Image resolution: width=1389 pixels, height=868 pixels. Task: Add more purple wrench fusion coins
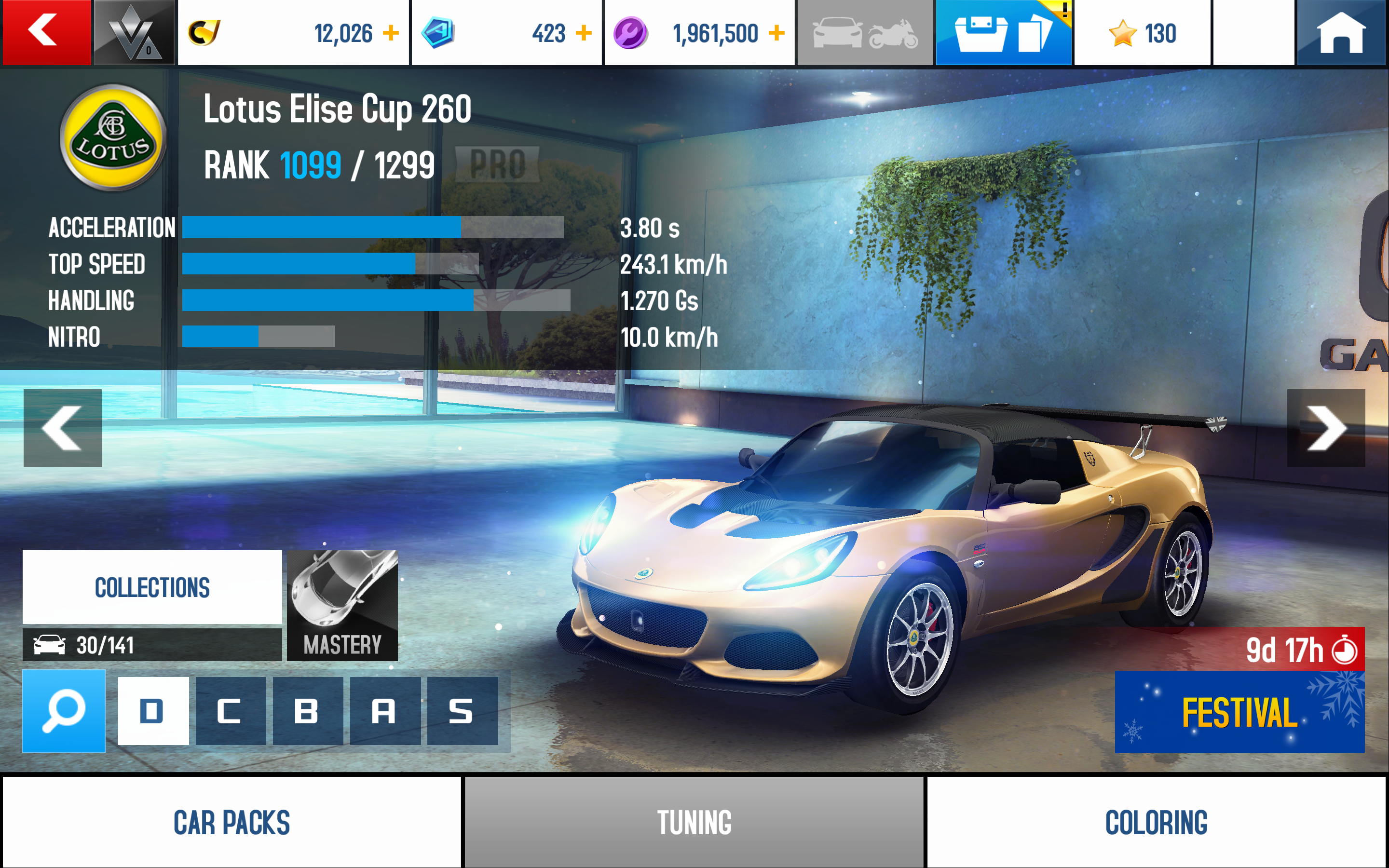click(776, 33)
